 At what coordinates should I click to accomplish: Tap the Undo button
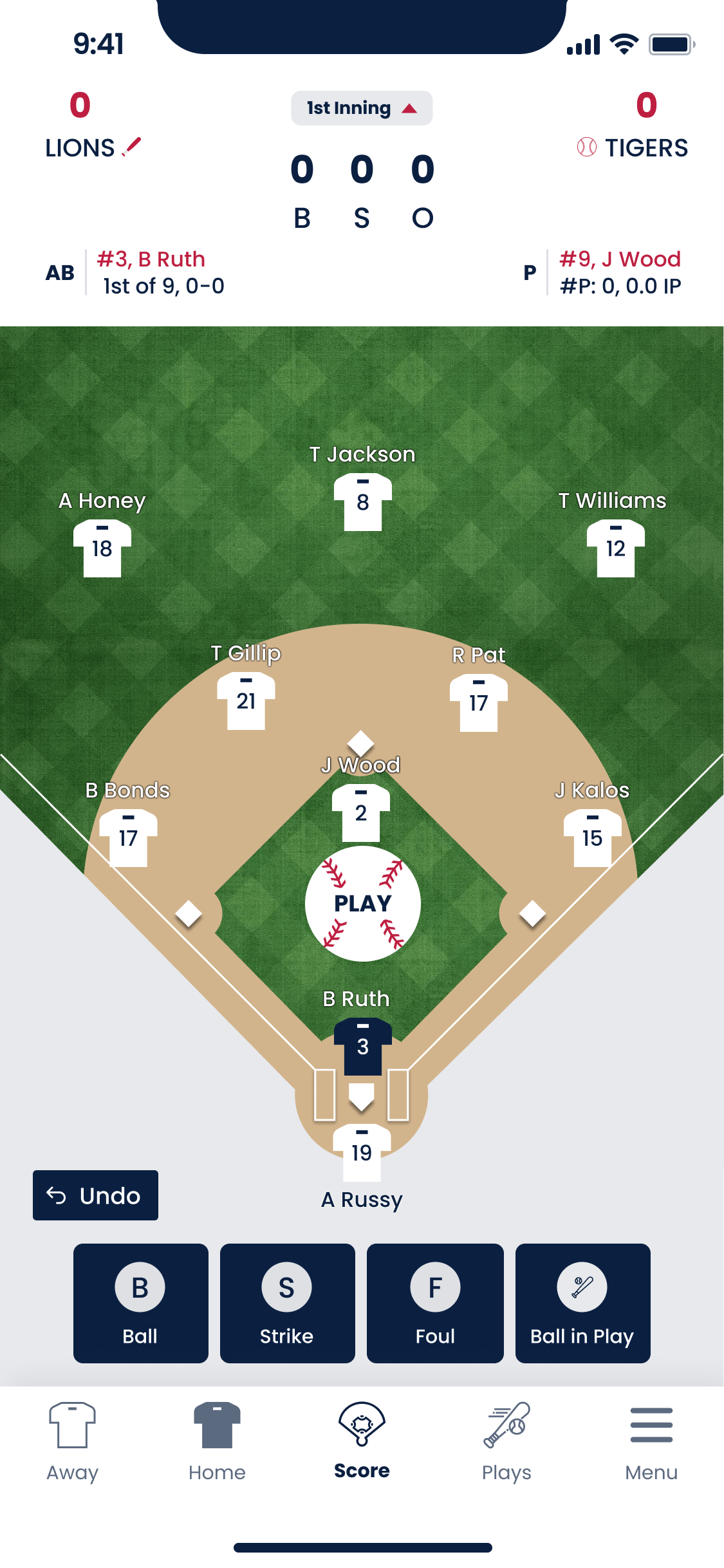(x=95, y=1195)
